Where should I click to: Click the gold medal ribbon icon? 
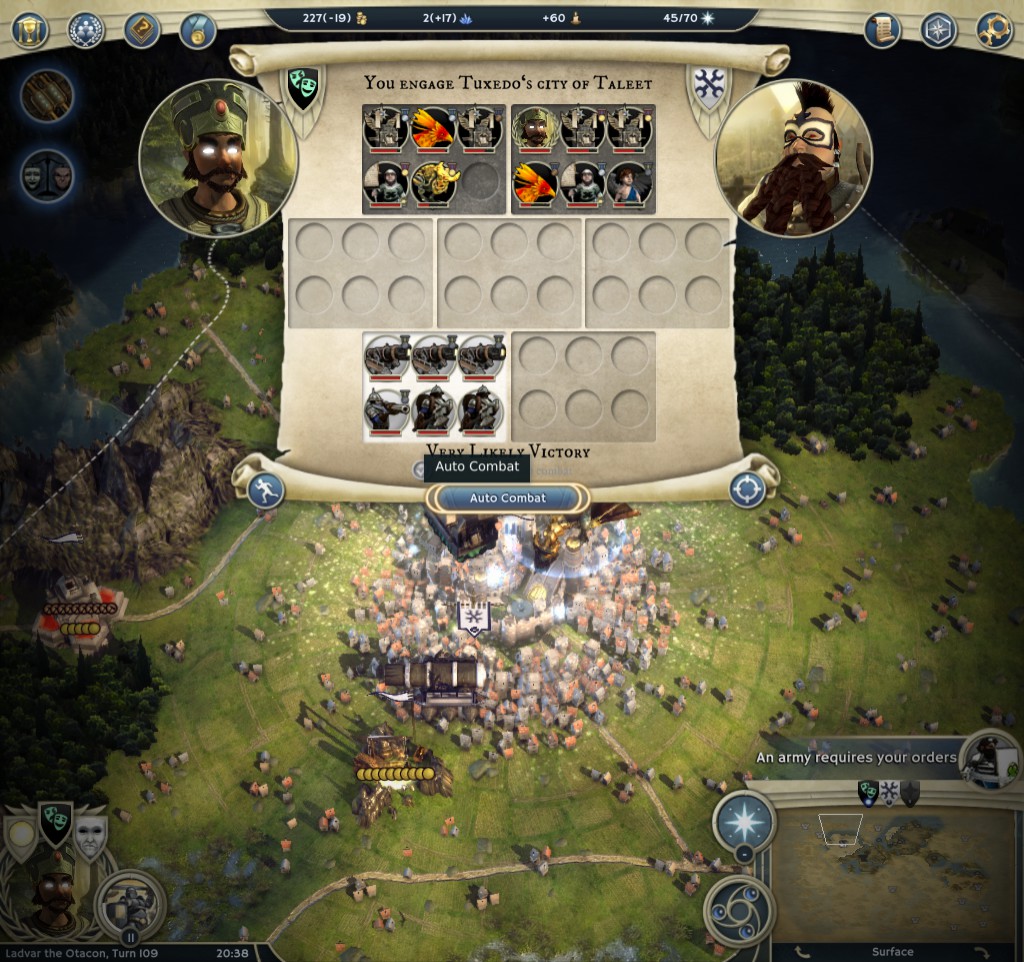tap(198, 30)
